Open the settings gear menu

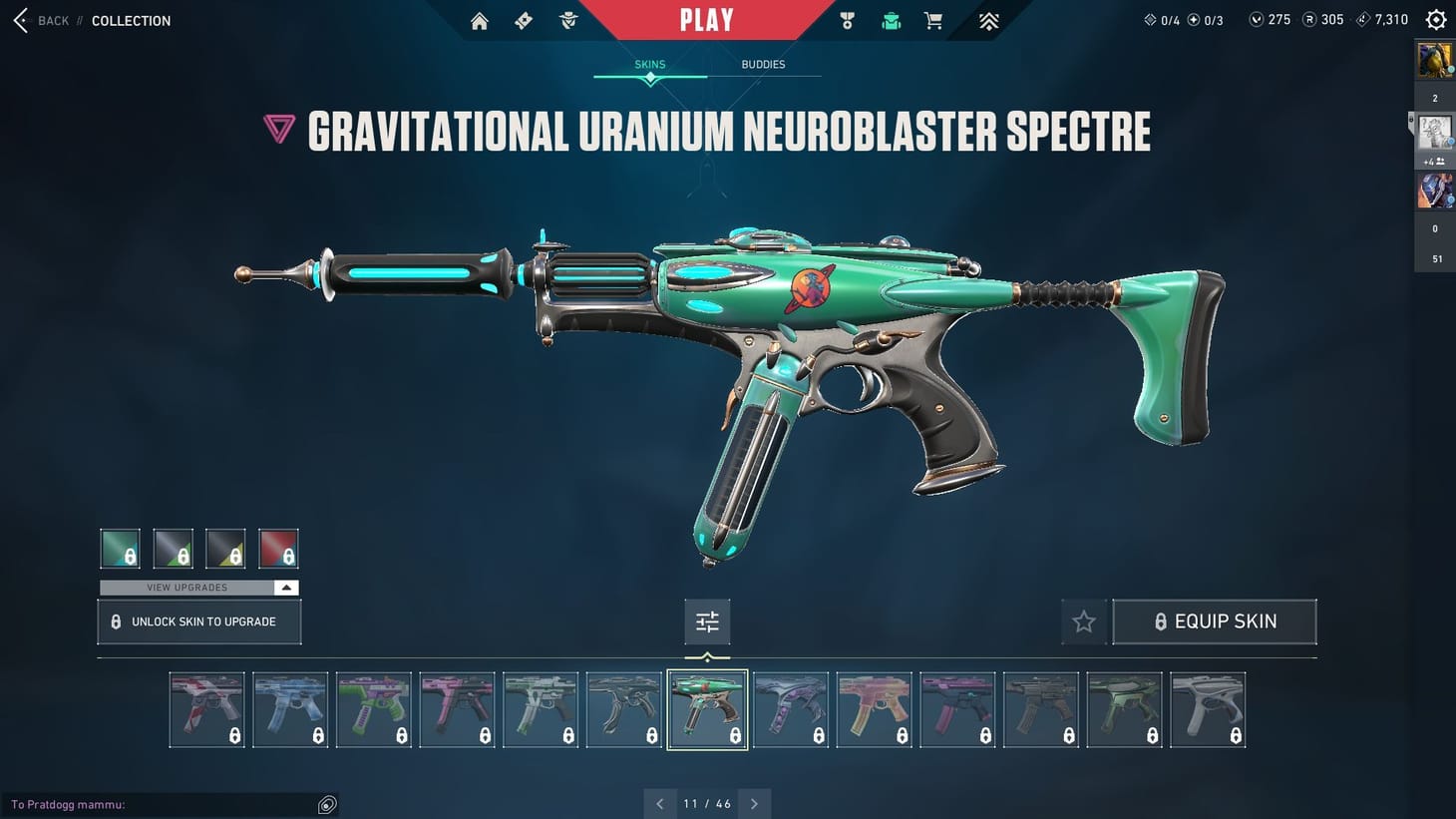[x=1436, y=20]
